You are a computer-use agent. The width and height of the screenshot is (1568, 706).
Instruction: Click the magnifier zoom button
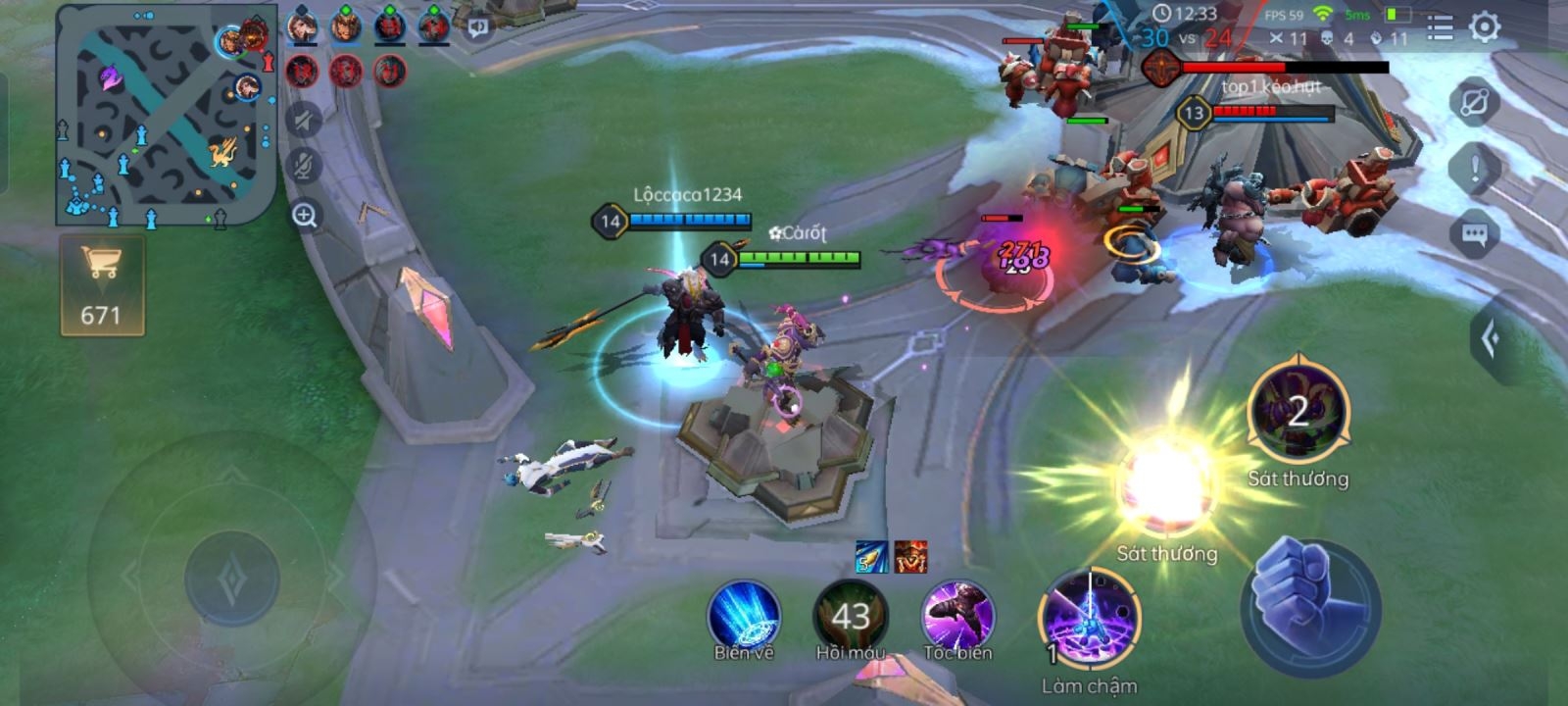point(304,216)
